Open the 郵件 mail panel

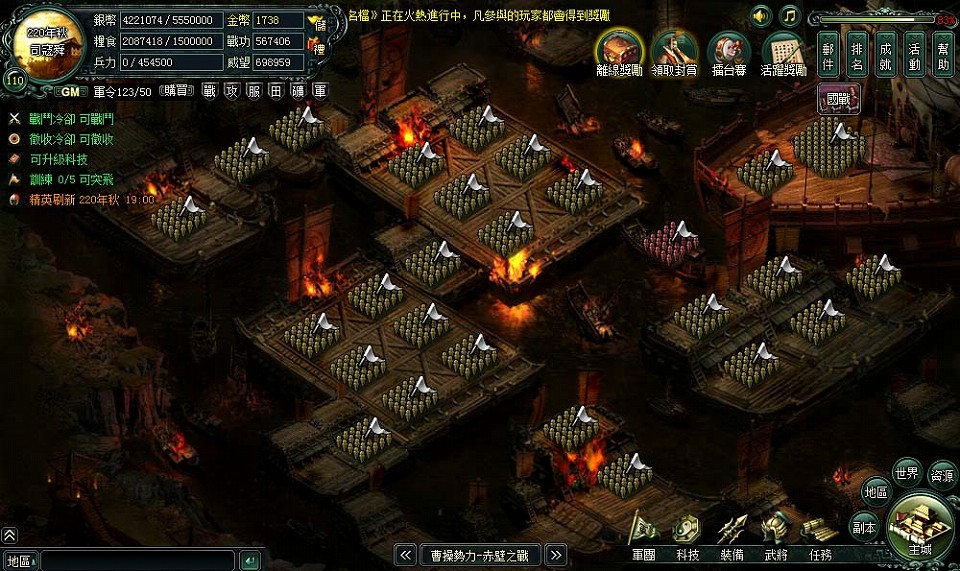828,55
